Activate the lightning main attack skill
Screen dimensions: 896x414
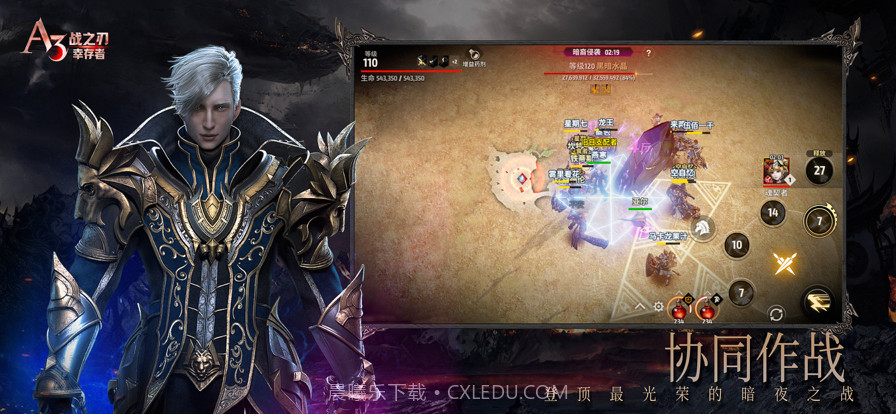(x=817, y=301)
